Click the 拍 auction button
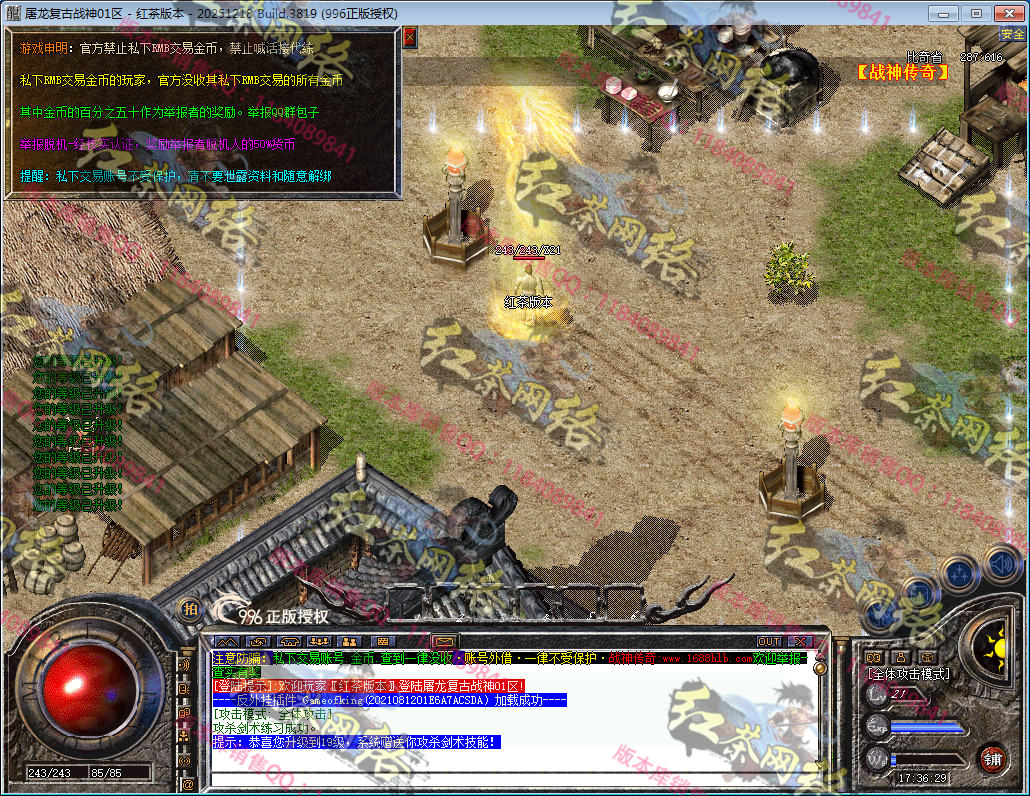Viewport: 1030px width, 796px height. coord(188,607)
